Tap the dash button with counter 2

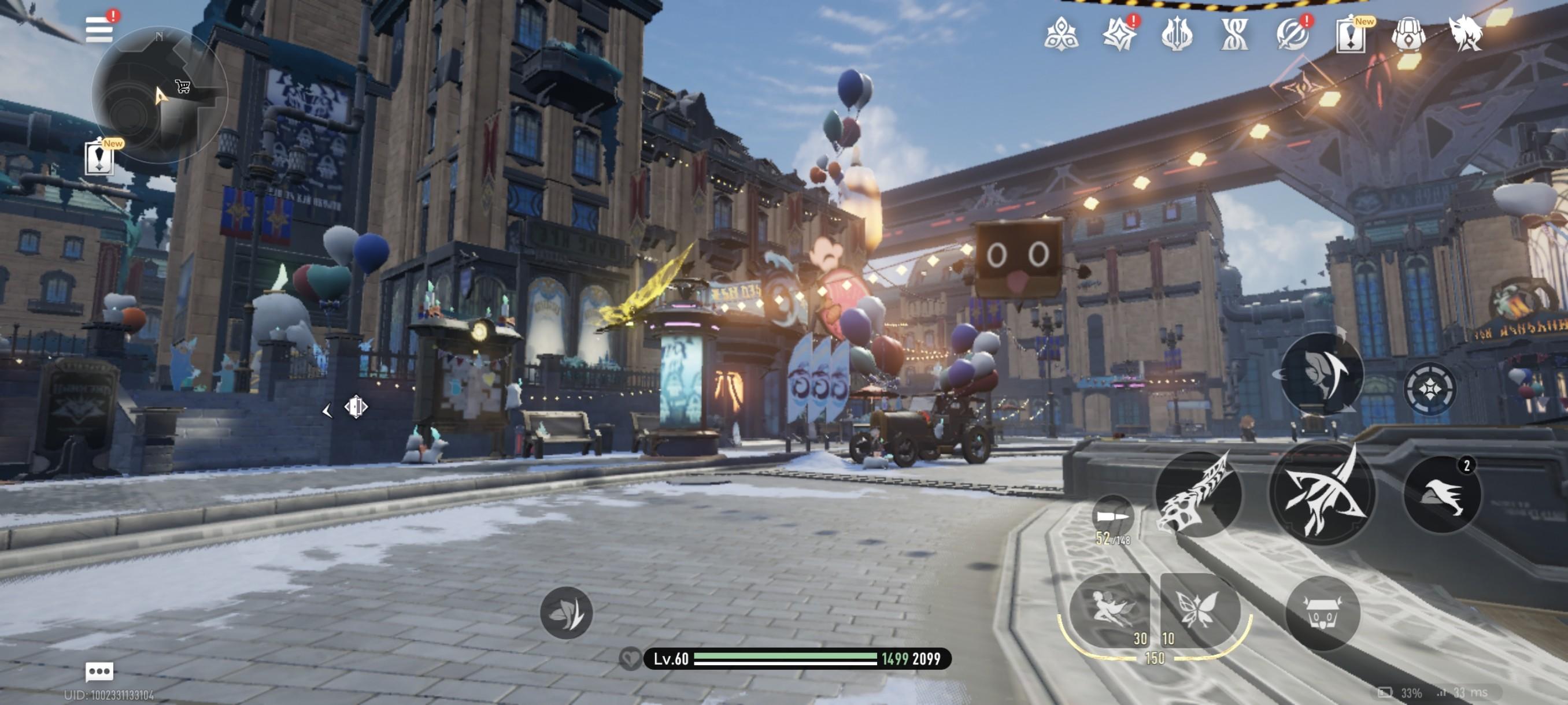(1441, 494)
